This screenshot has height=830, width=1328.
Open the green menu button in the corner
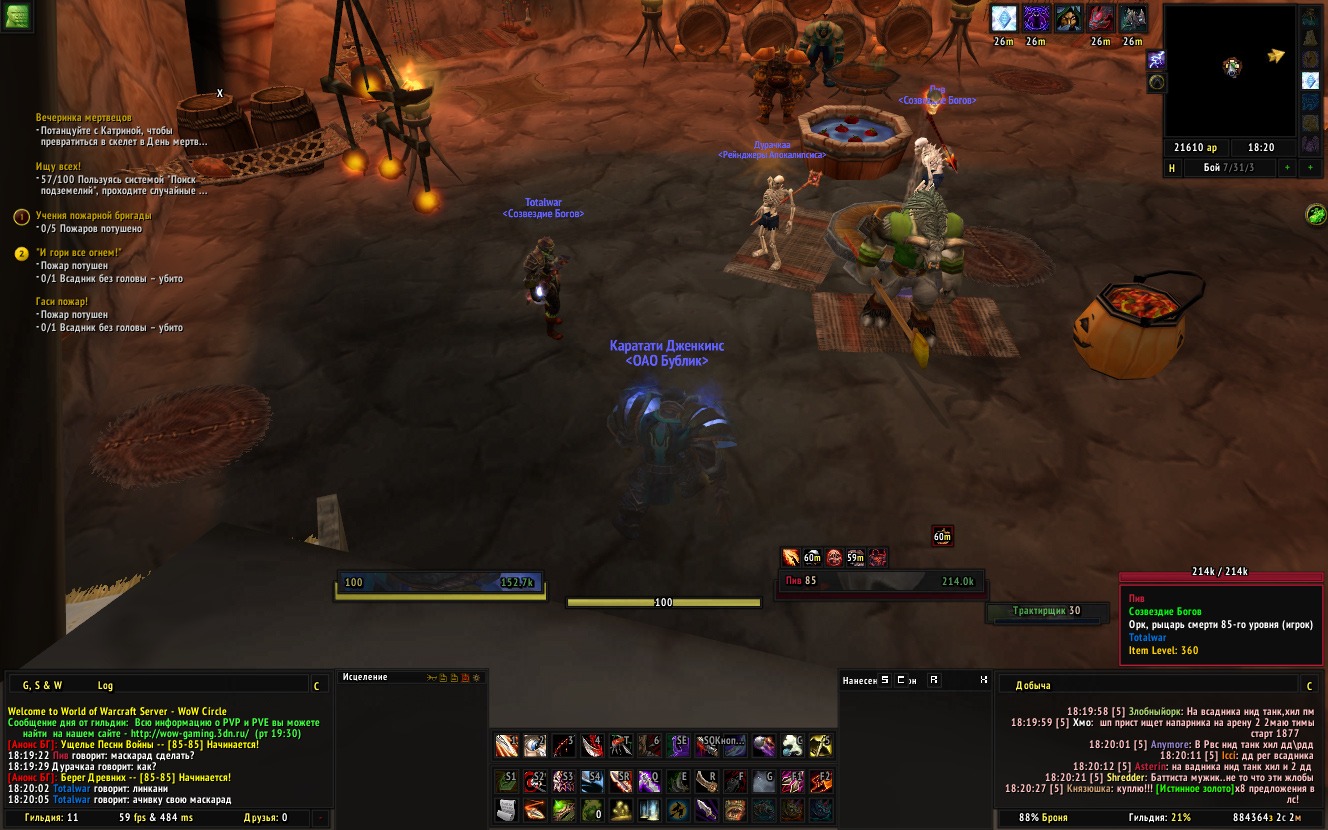pos(16,15)
